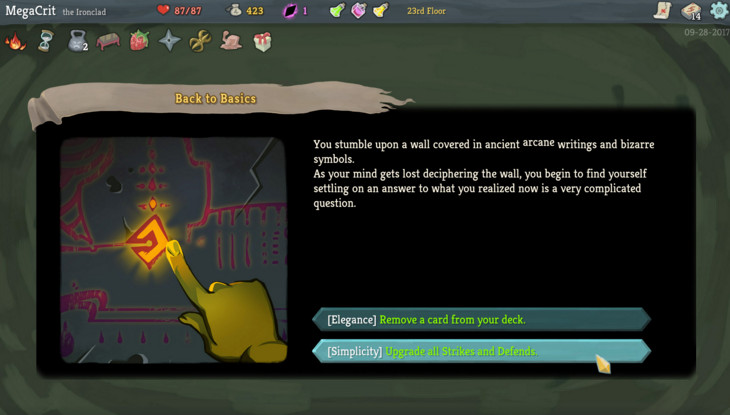Open the settings gear
Screen dimensions: 730x415
tap(718, 11)
